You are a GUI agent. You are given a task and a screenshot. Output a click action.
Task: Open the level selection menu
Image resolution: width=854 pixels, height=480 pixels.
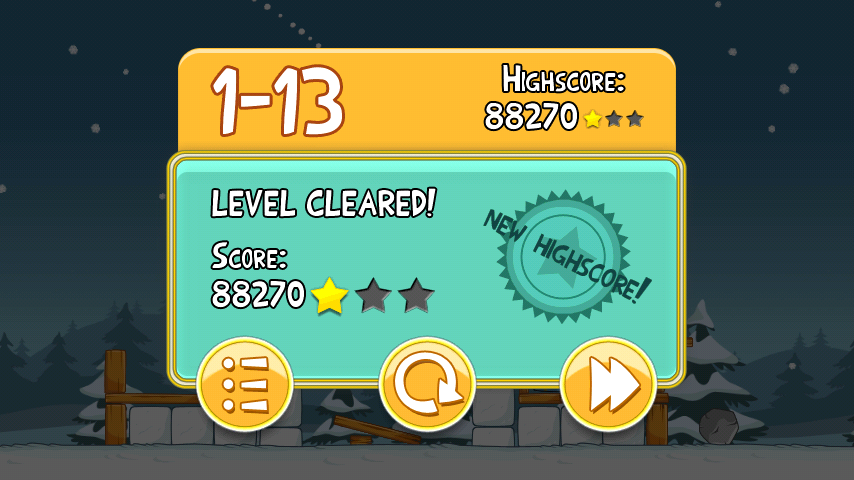pos(245,385)
